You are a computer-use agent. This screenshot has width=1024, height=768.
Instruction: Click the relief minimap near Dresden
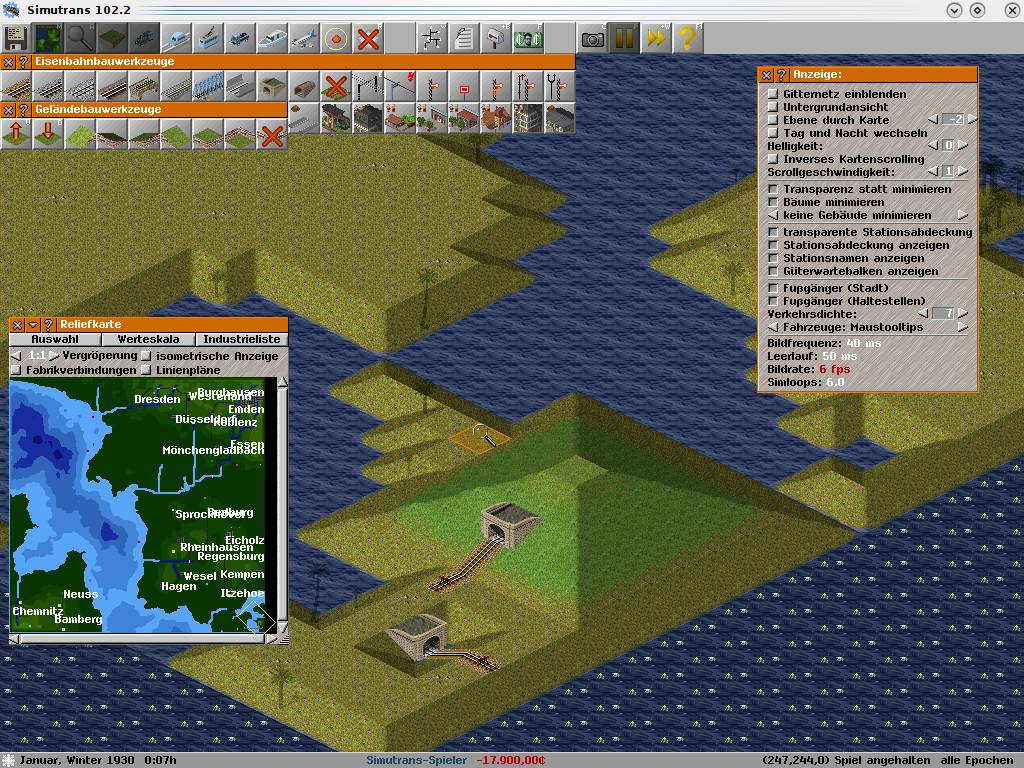[x=157, y=400]
